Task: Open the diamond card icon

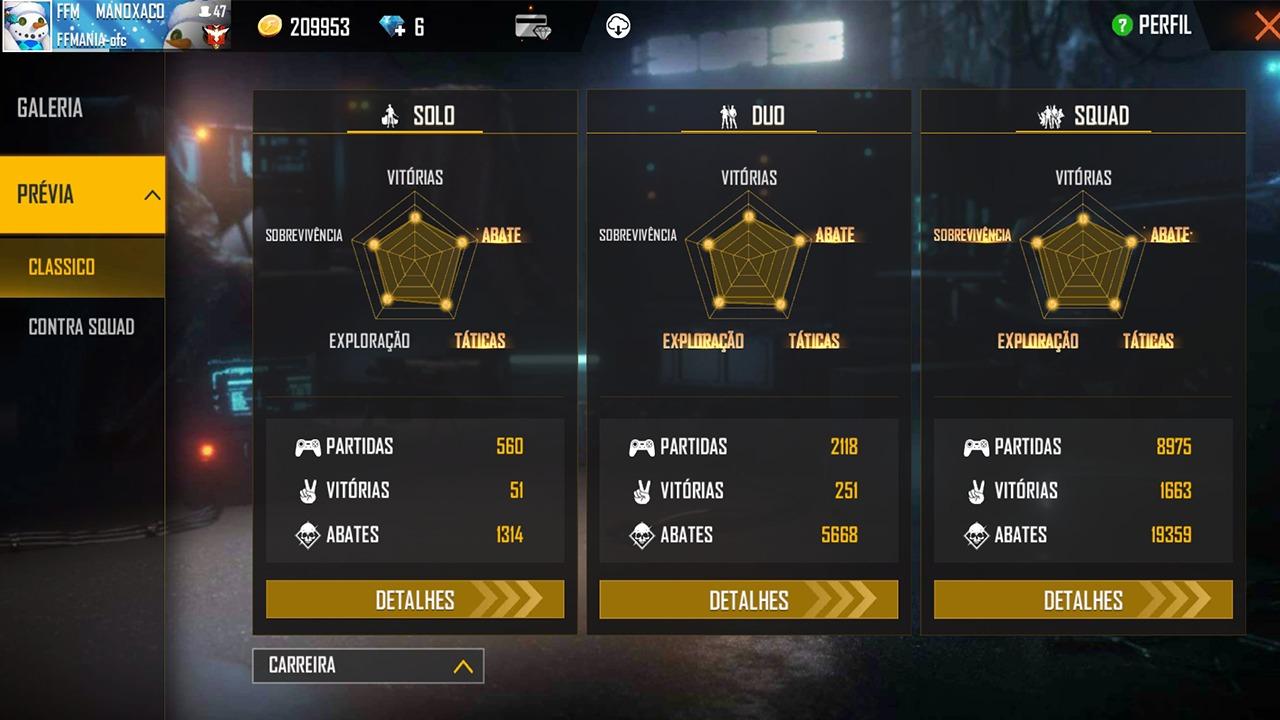Action: coord(533,26)
